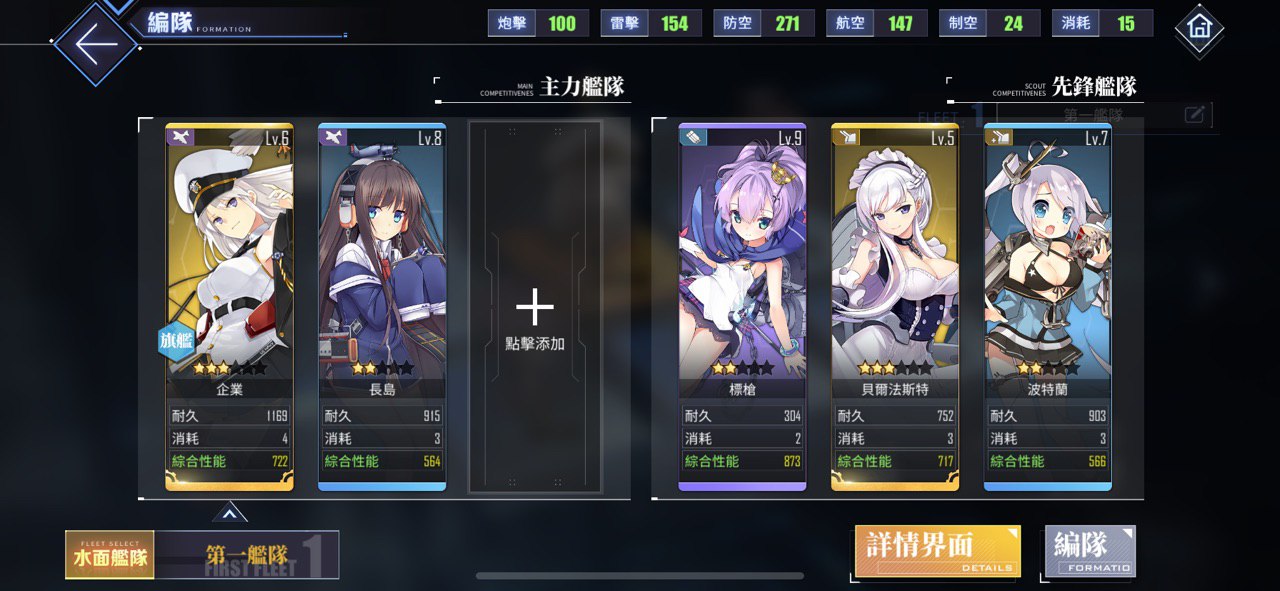Add a ship via 點擊添加 slot

coord(535,308)
